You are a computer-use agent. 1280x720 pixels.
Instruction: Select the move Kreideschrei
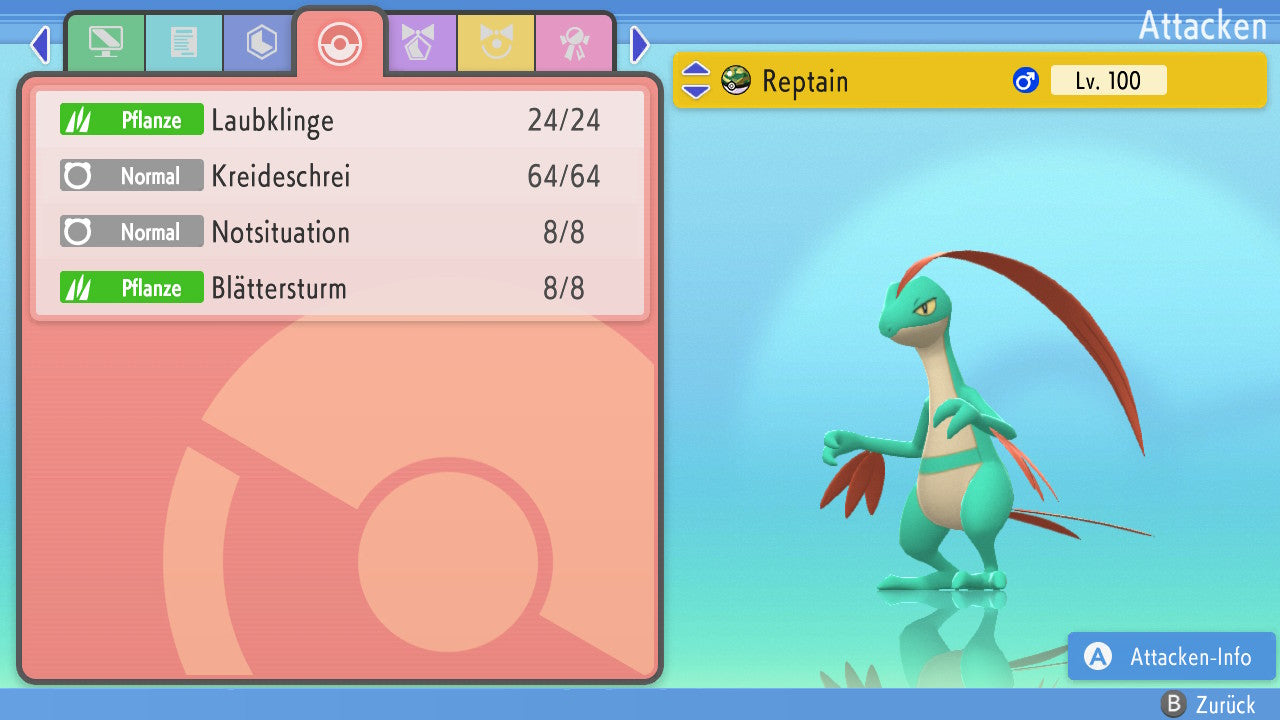(340, 176)
